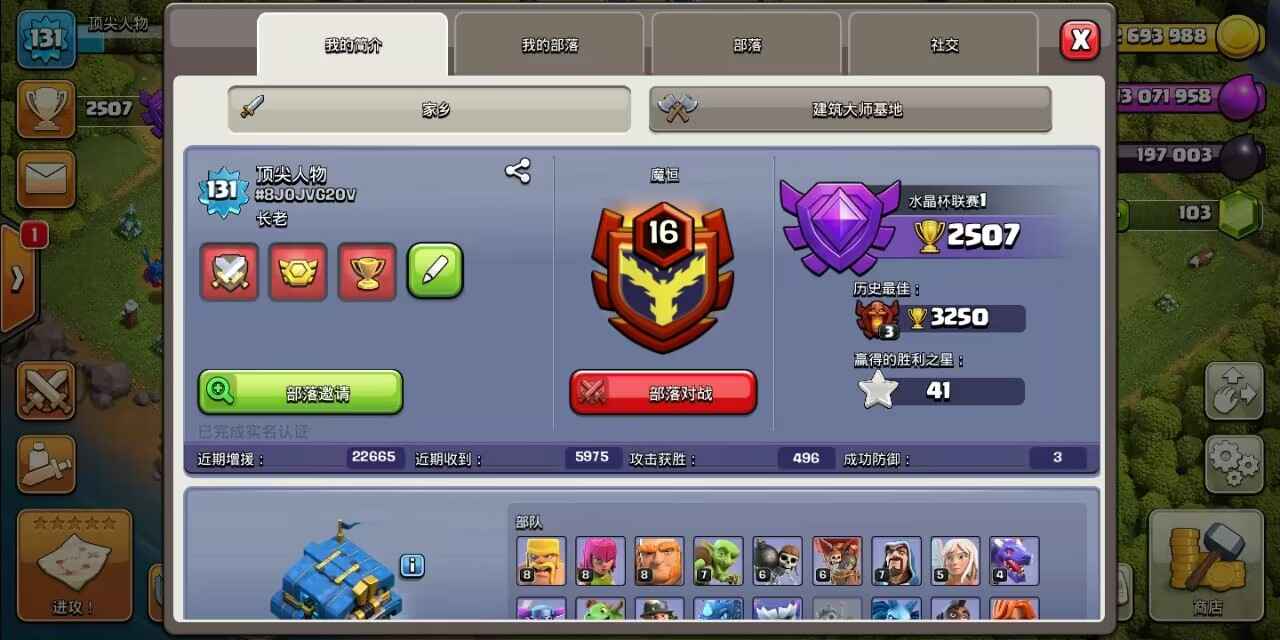The height and width of the screenshot is (640, 1280).
Task: Open the red 部落对战 clan war button
Action: [663, 392]
